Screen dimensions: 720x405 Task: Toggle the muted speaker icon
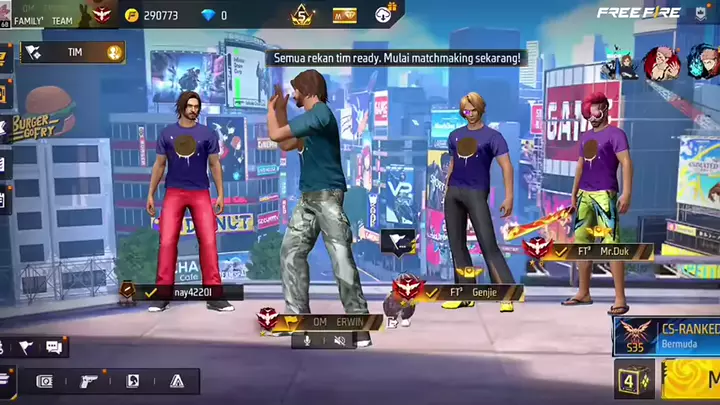340,341
